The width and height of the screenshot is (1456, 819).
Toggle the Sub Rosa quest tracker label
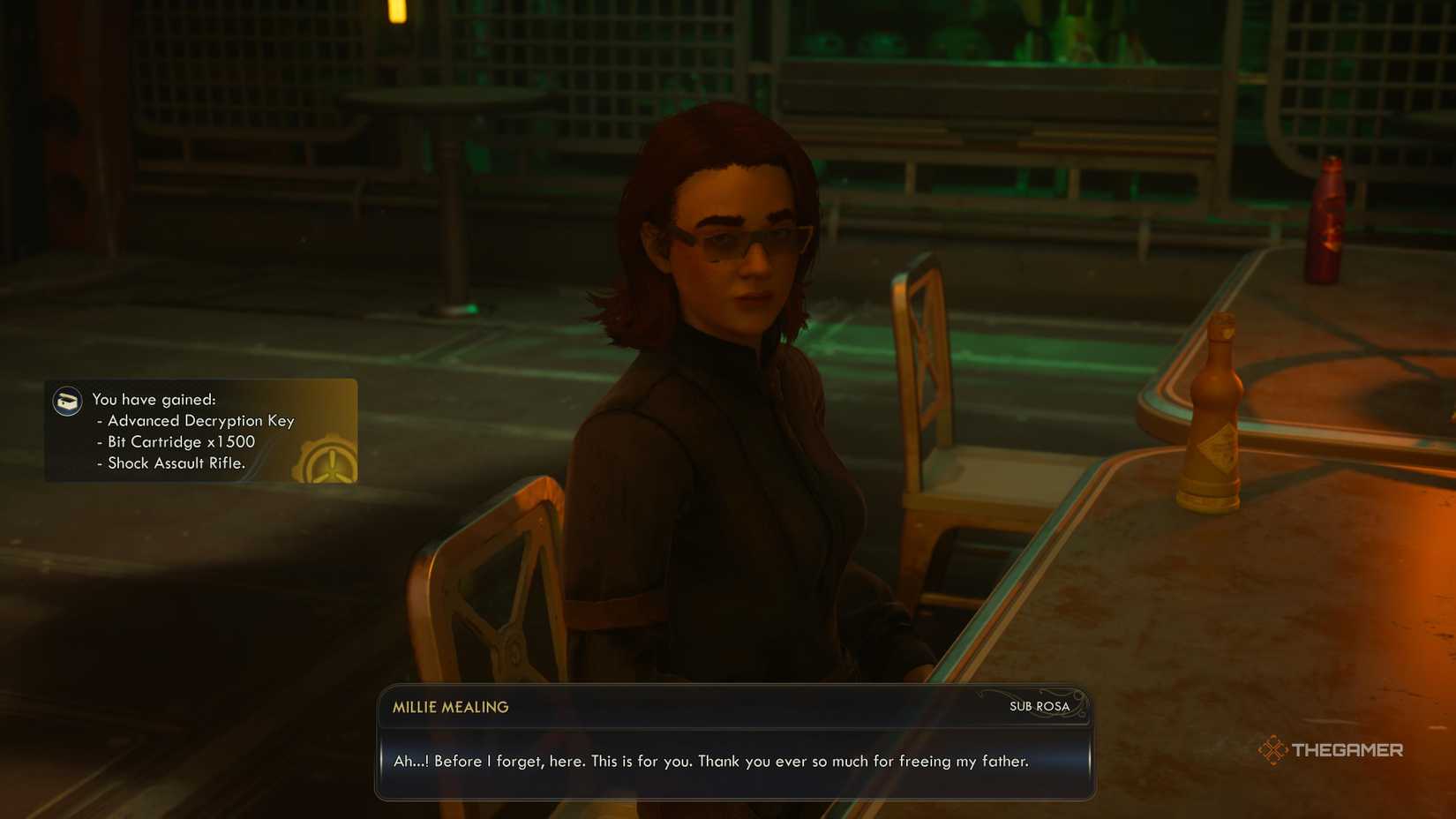1039,707
